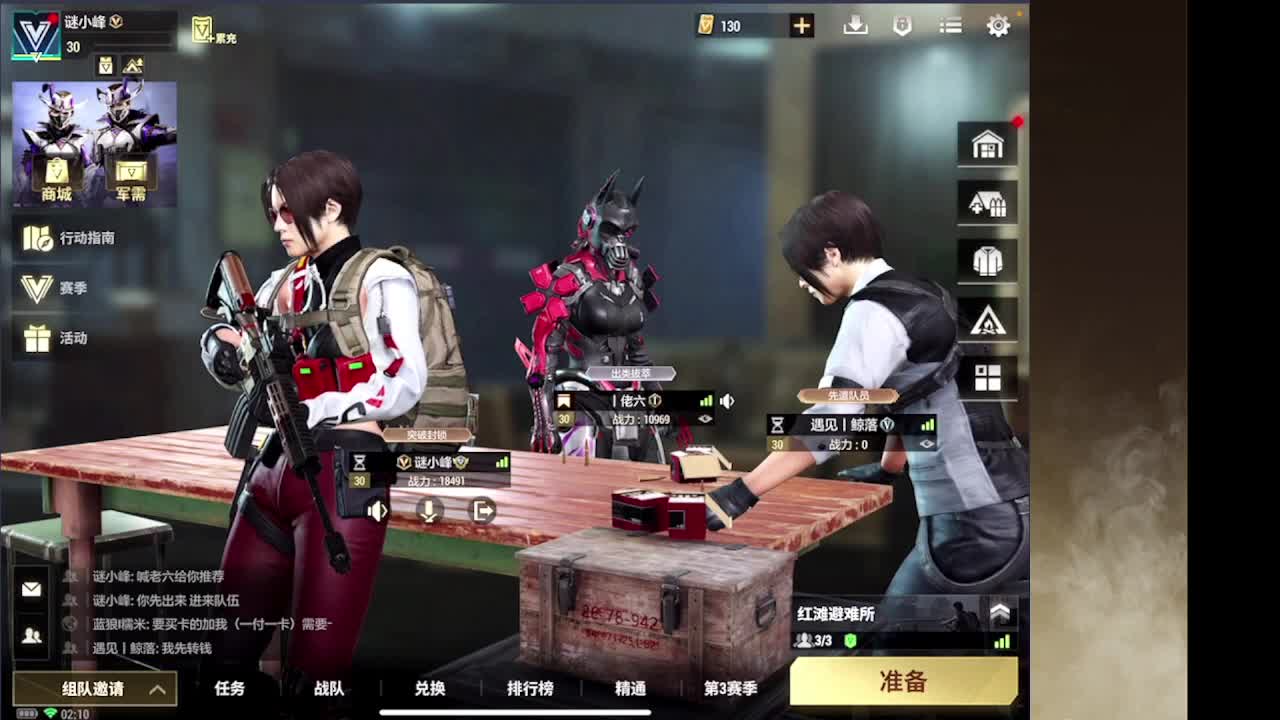Image resolution: width=1280 pixels, height=720 pixels.
Task: Open the game modes grid icon
Action: point(987,379)
